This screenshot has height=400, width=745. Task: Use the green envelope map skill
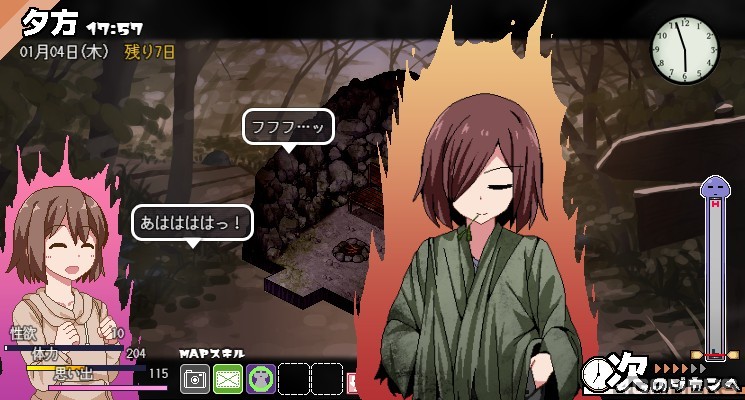[228, 378]
